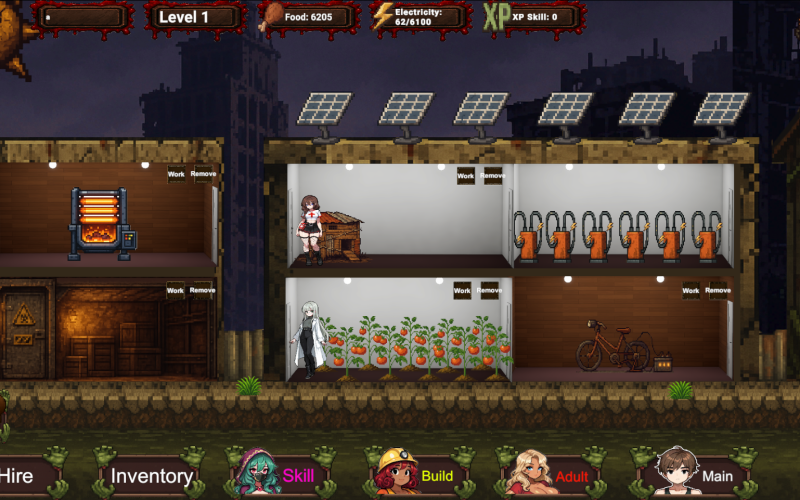
Task: Click Work in the tomato farm room
Action: pos(462,291)
